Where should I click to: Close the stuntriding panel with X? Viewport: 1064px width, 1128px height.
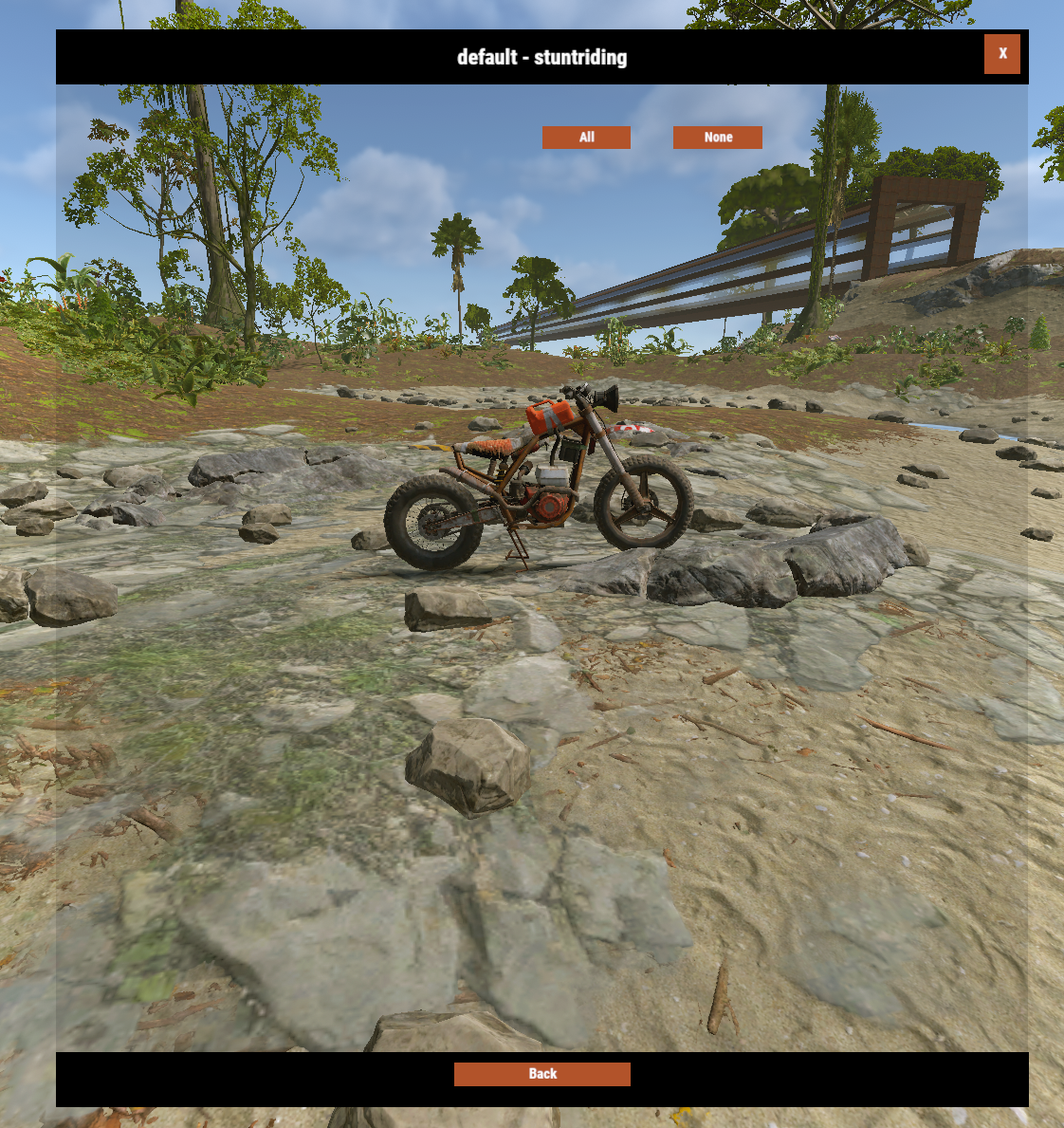1001,54
